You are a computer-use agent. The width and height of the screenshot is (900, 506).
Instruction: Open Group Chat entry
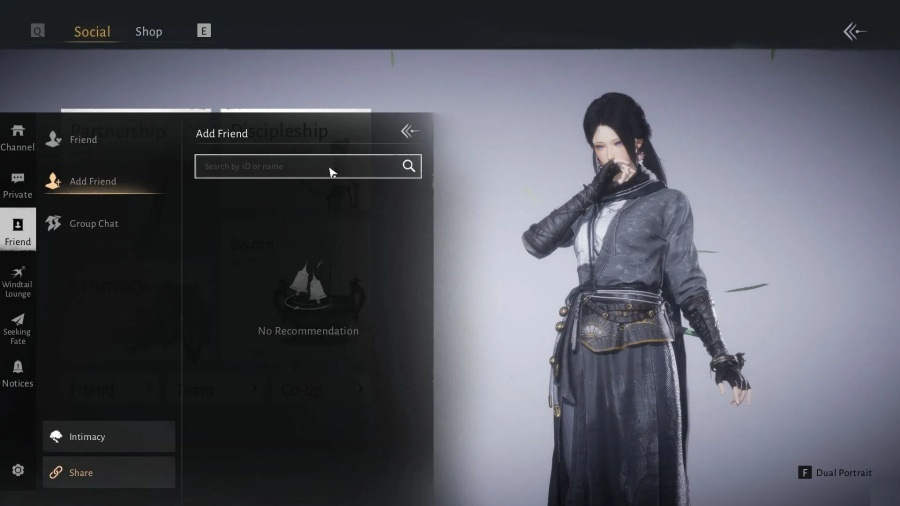94,223
